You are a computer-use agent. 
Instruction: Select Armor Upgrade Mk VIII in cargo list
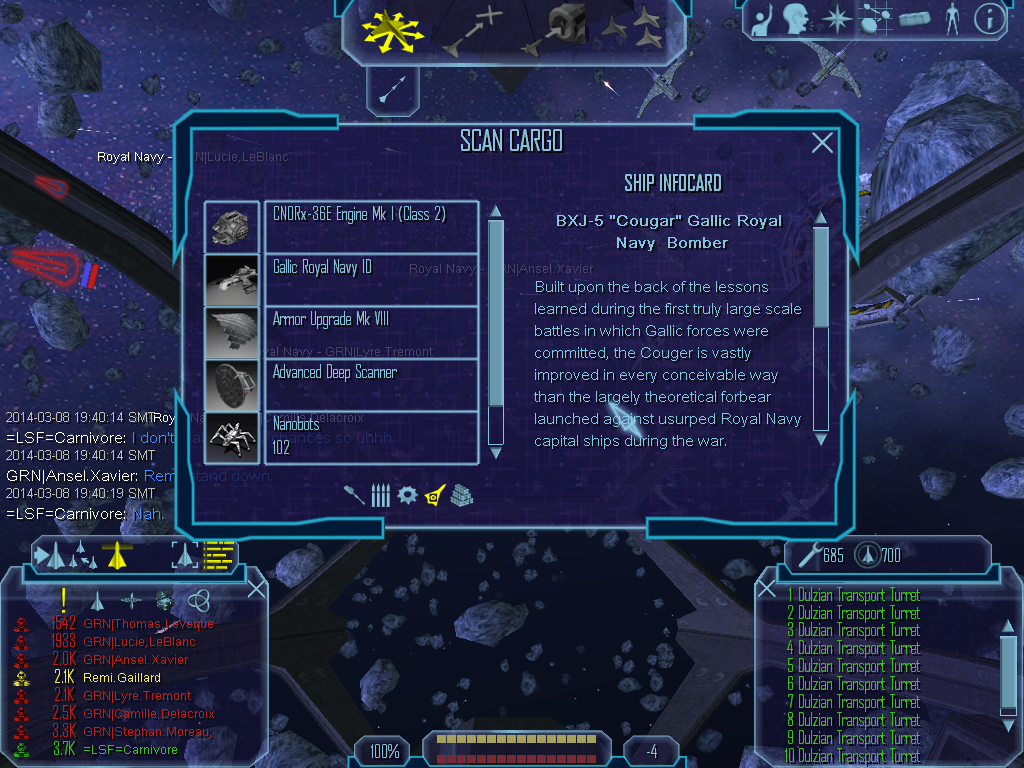click(370, 332)
